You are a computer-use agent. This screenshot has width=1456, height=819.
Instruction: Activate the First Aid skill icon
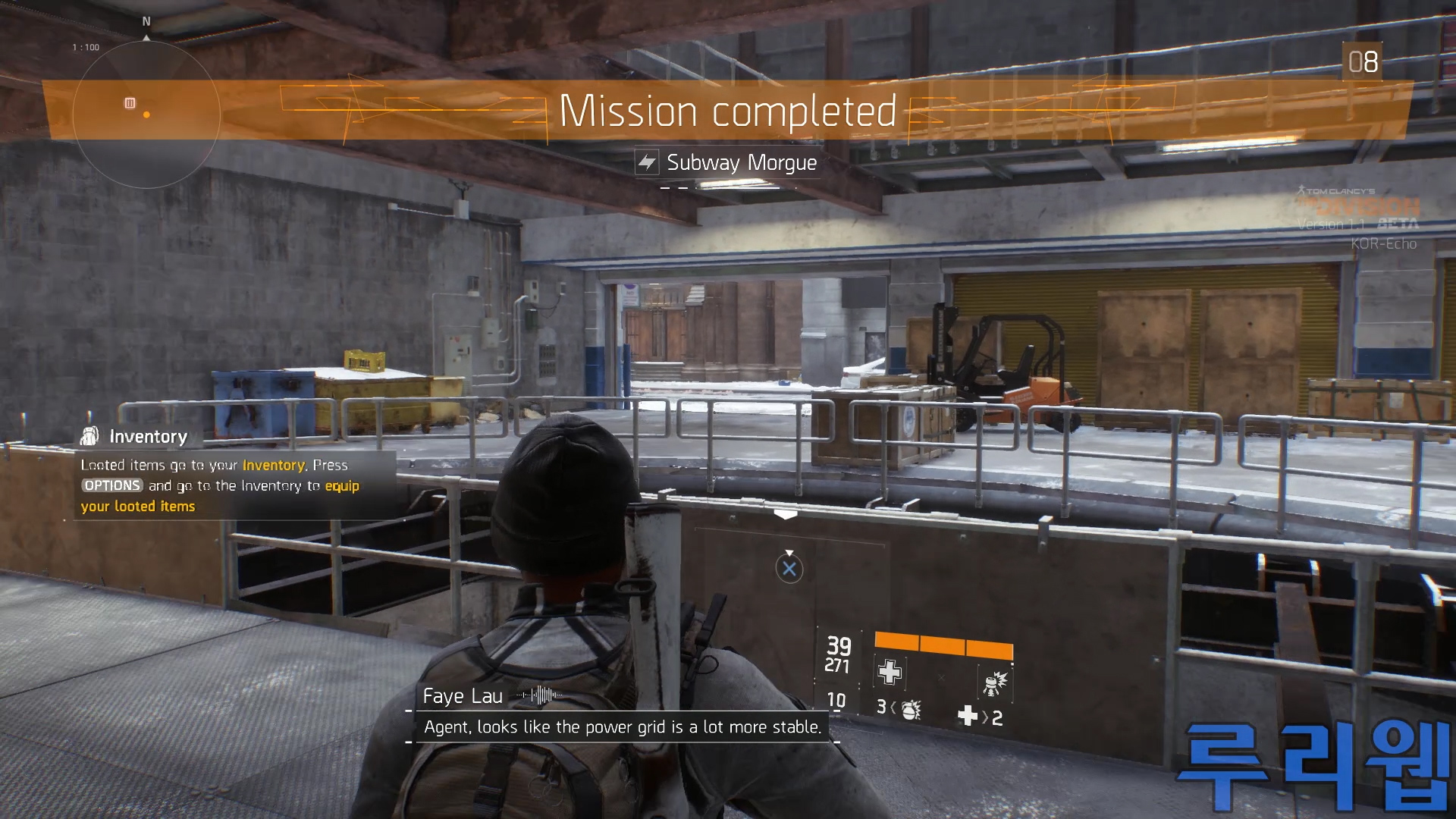click(x=890, y=672)
